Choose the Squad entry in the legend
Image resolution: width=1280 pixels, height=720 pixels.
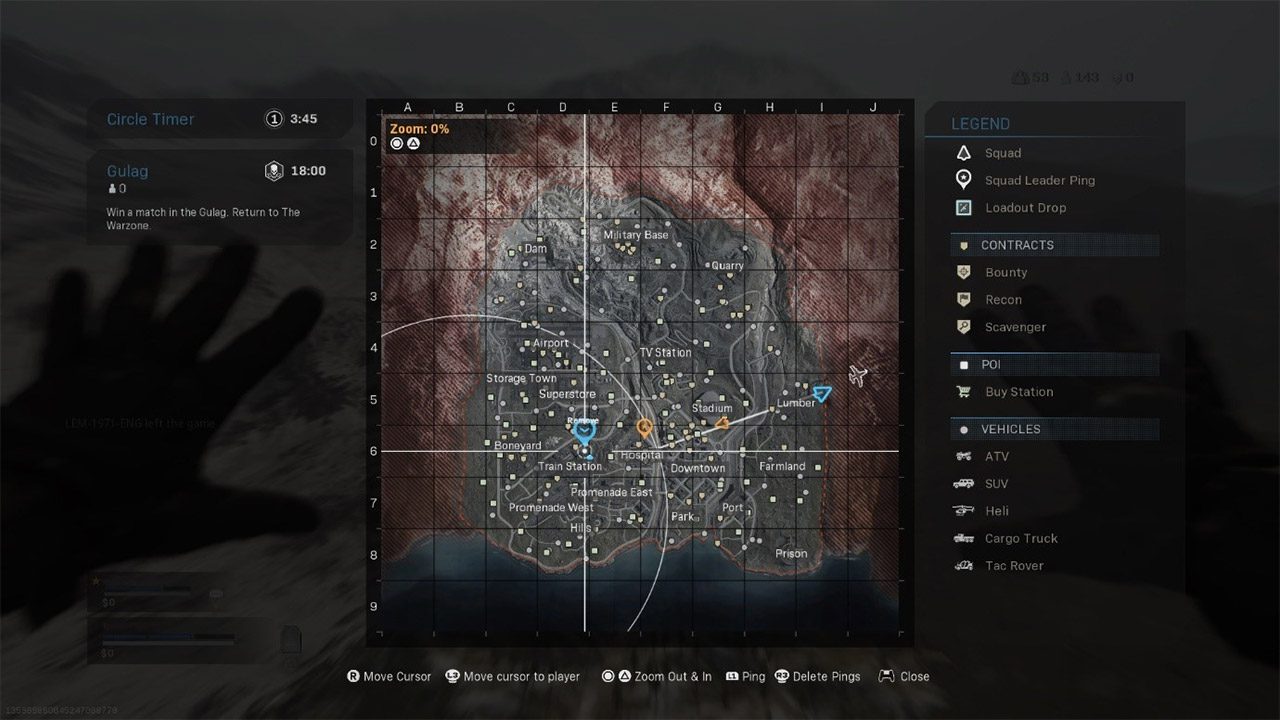(1002, 153)
